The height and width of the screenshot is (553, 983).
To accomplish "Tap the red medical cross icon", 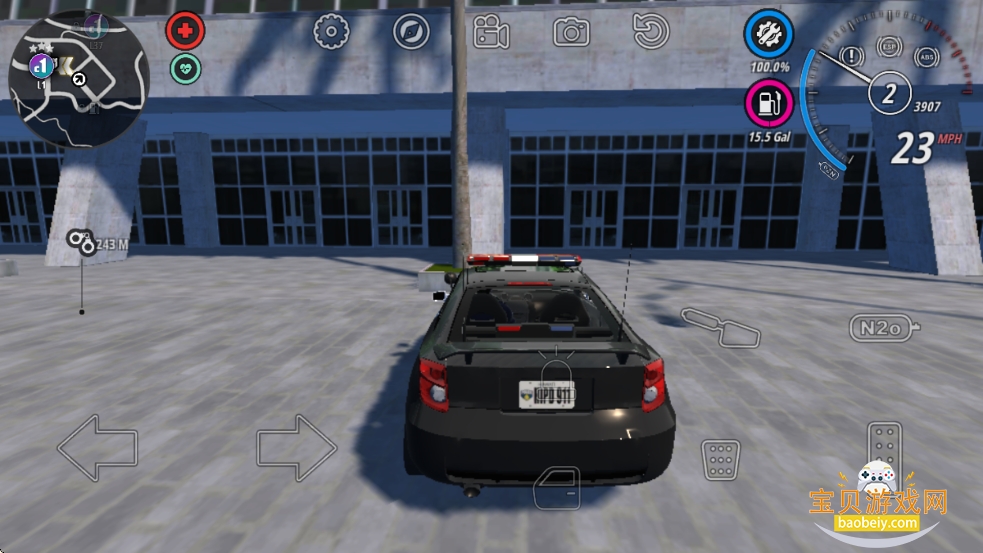I will tap(184, 31).
